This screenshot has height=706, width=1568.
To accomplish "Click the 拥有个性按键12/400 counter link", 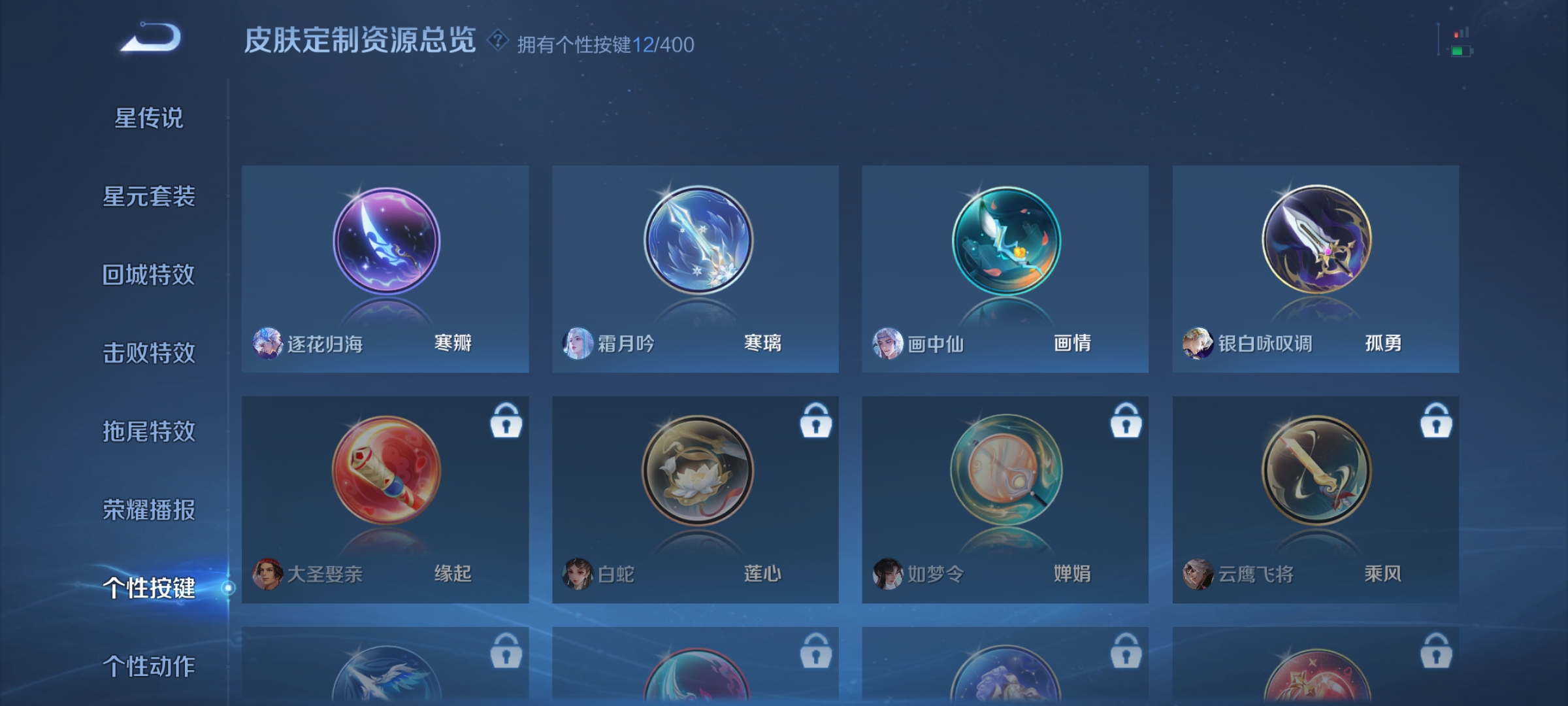I will pos(602,42).
